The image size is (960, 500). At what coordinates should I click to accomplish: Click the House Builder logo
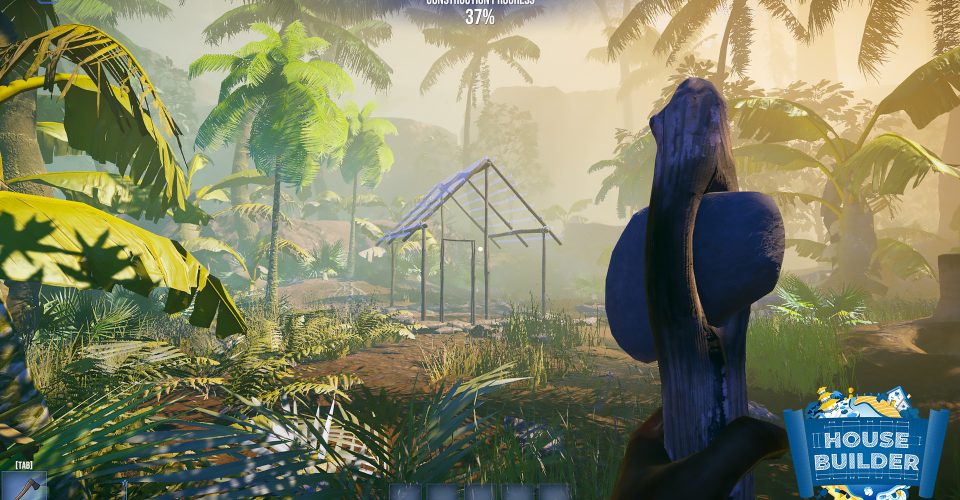(866, 444)
